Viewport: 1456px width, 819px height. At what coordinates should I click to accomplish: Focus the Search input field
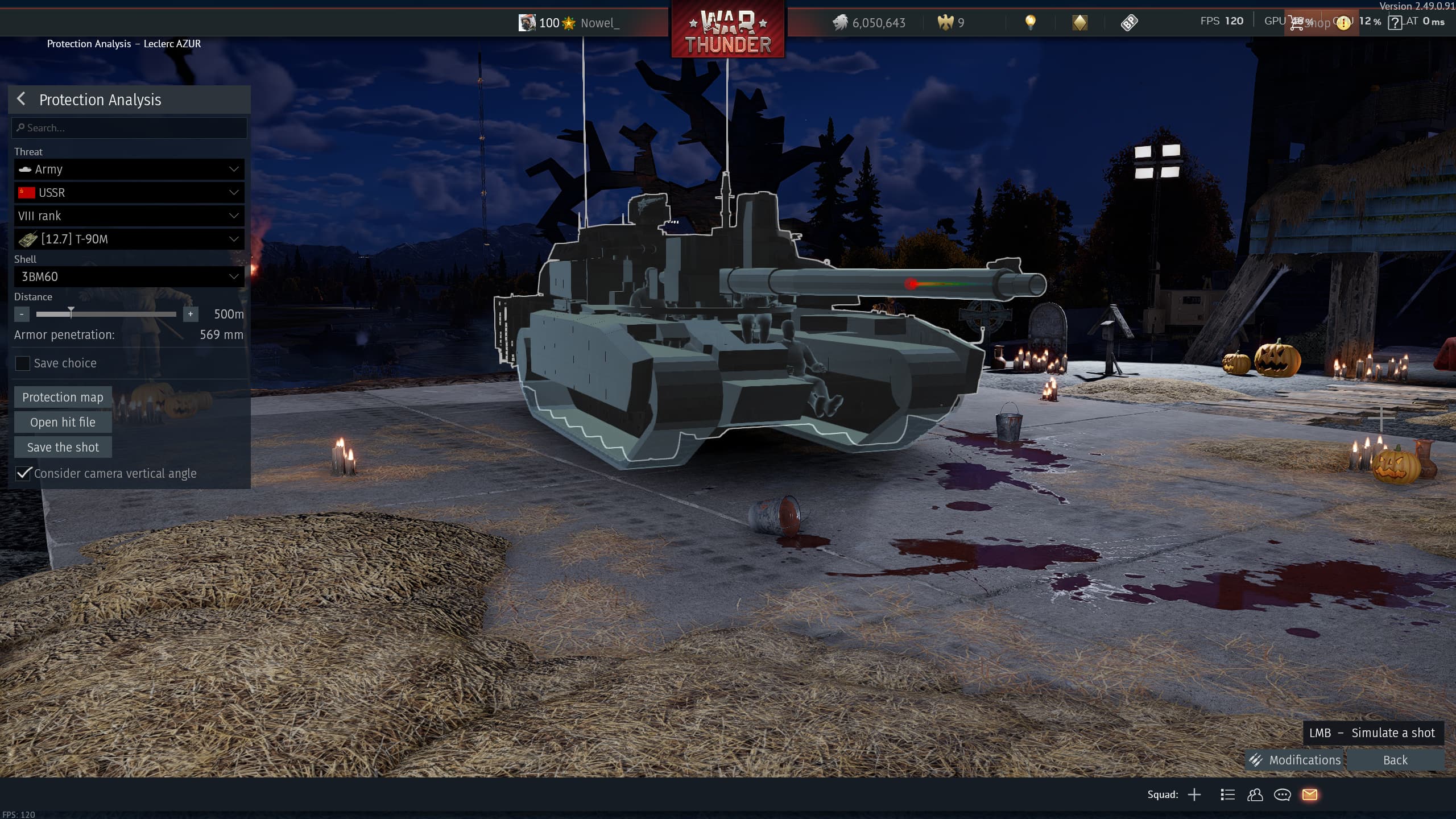click(130, 128)
